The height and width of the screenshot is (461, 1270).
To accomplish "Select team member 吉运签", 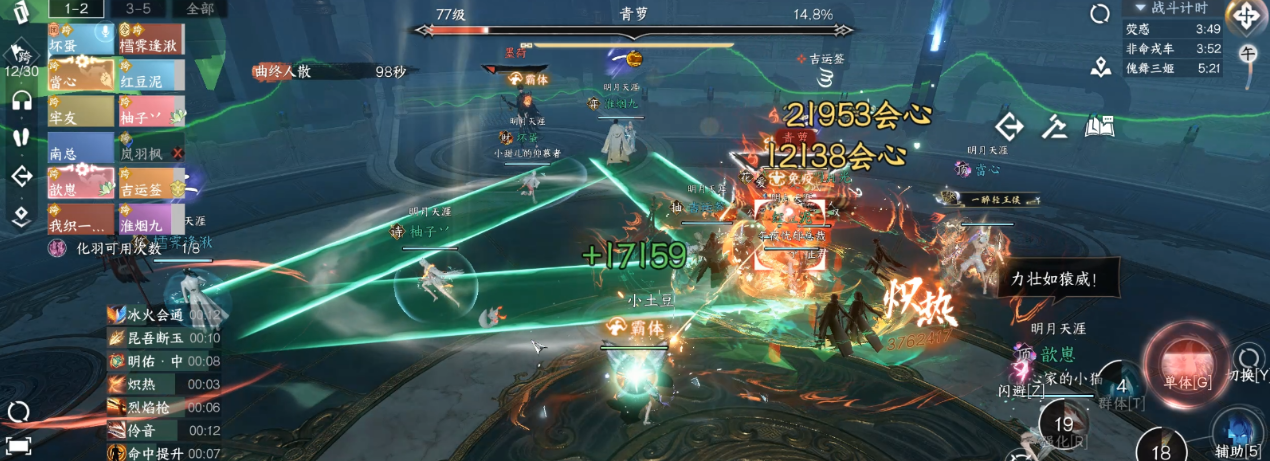I will pyautogui.click(x=151, y=184).
